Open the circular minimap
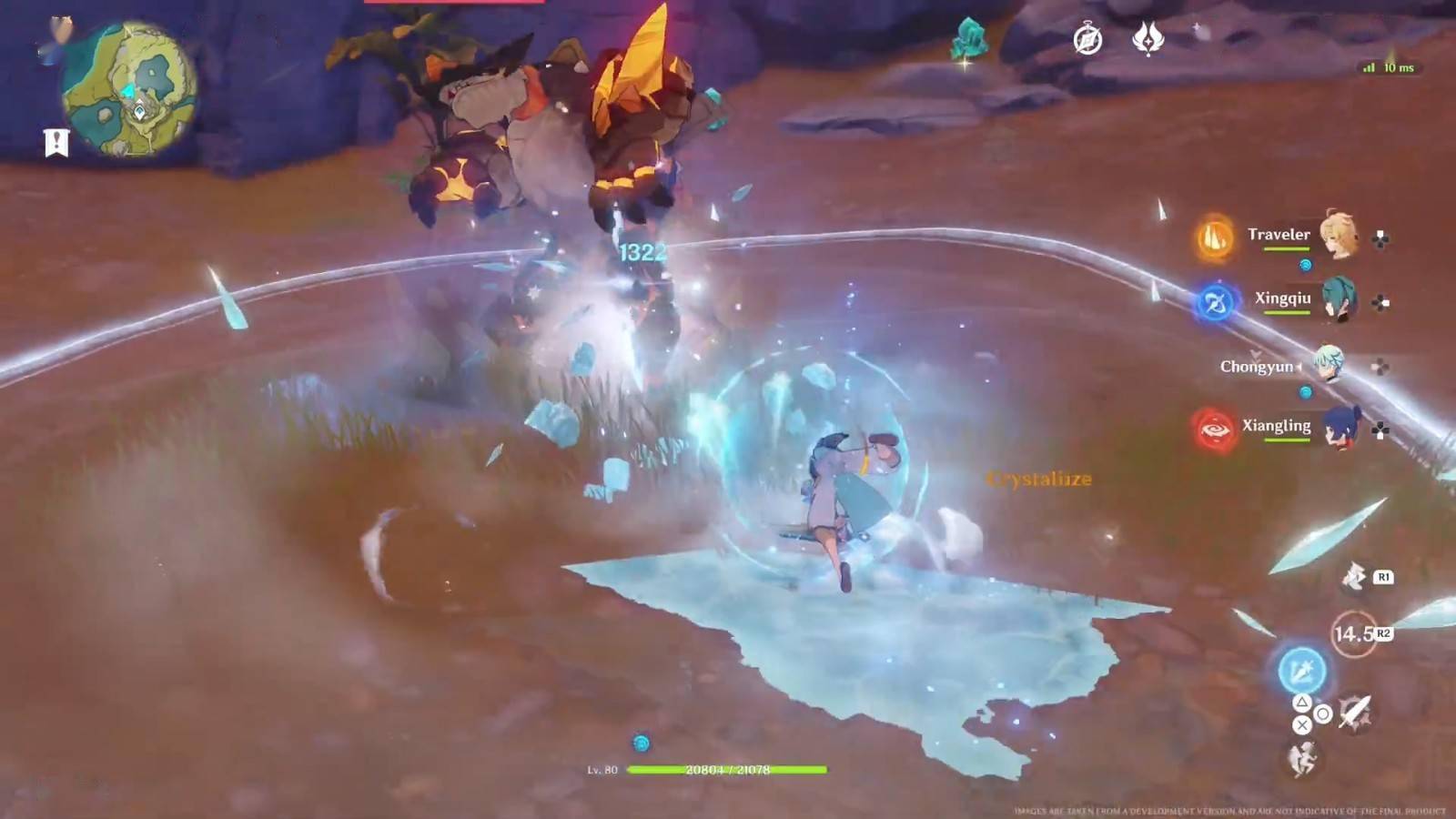The width and height of the screenshot is (1456, 819). (x=129, y=93)
